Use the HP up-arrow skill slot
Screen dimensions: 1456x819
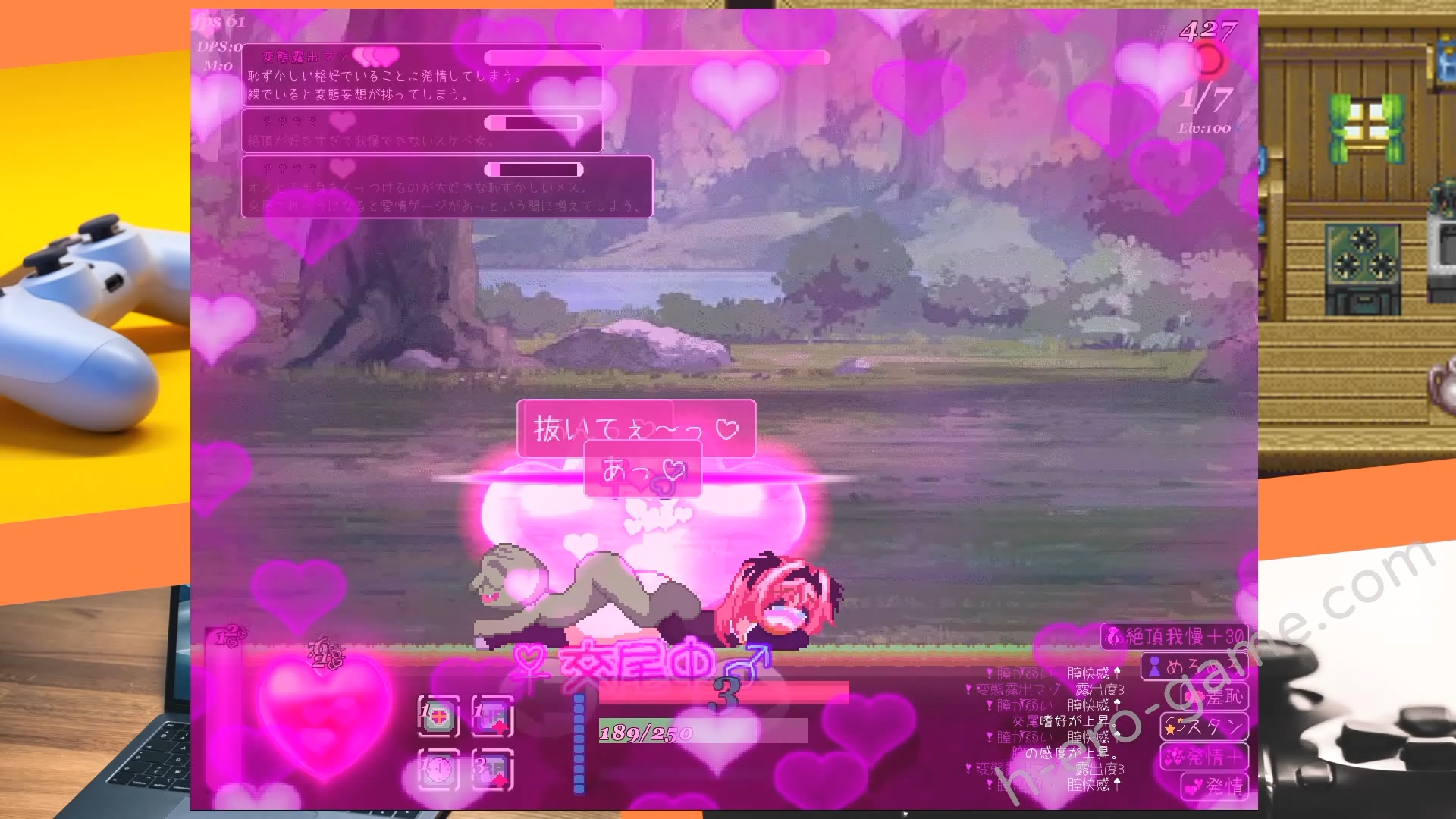click(492, 717)
